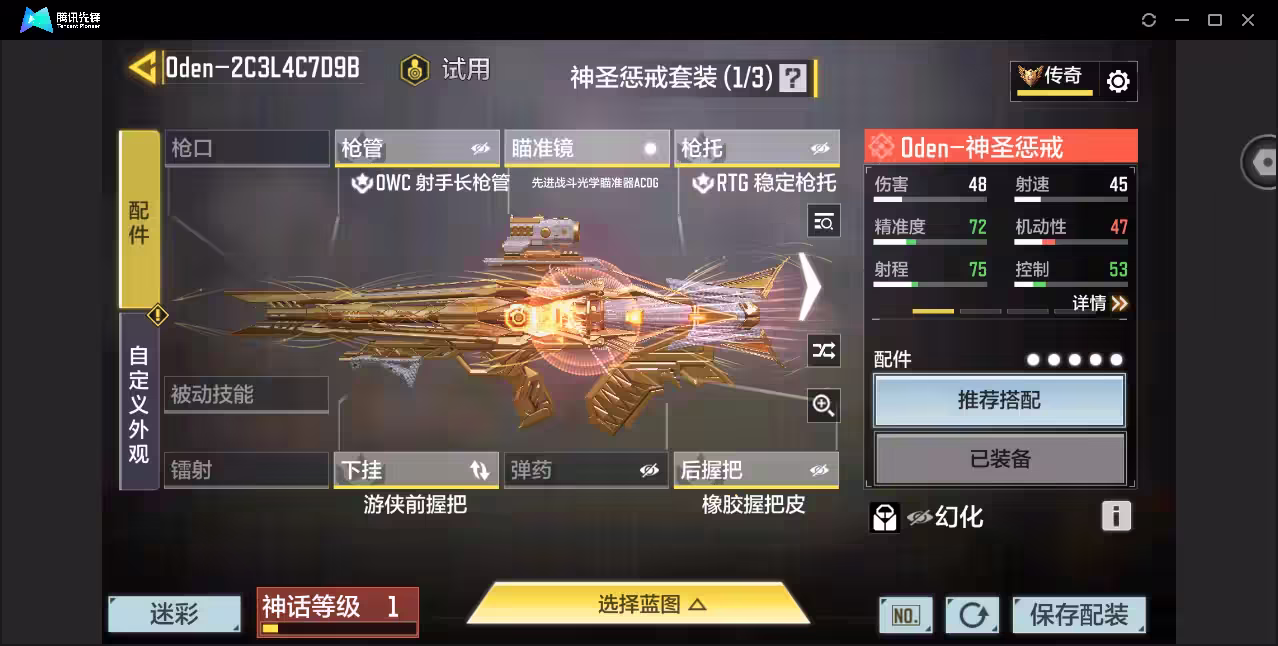Open the 神圣惩戒套装 help question mark
Viewport: 1278px width, 646px height.
coord(793,78)
